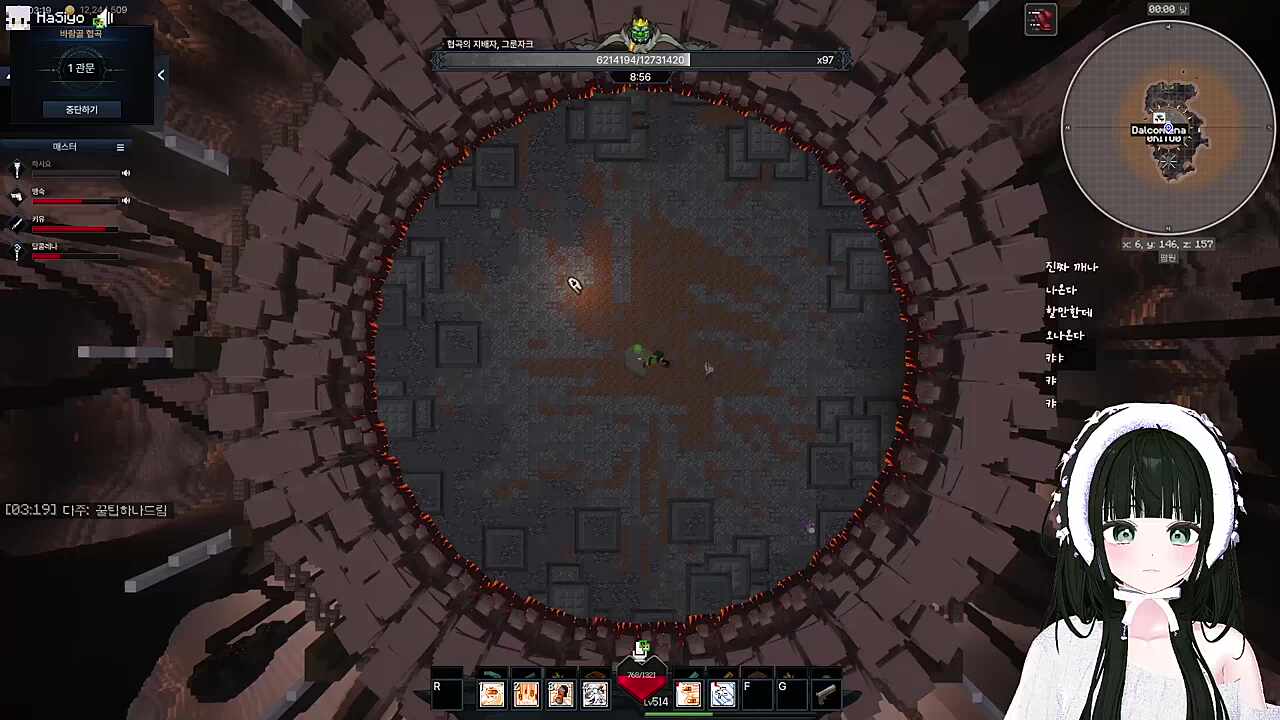Activate the skill in hotbar slot 2
Viewport: 1280px width, 720px height.
point(526,693)
